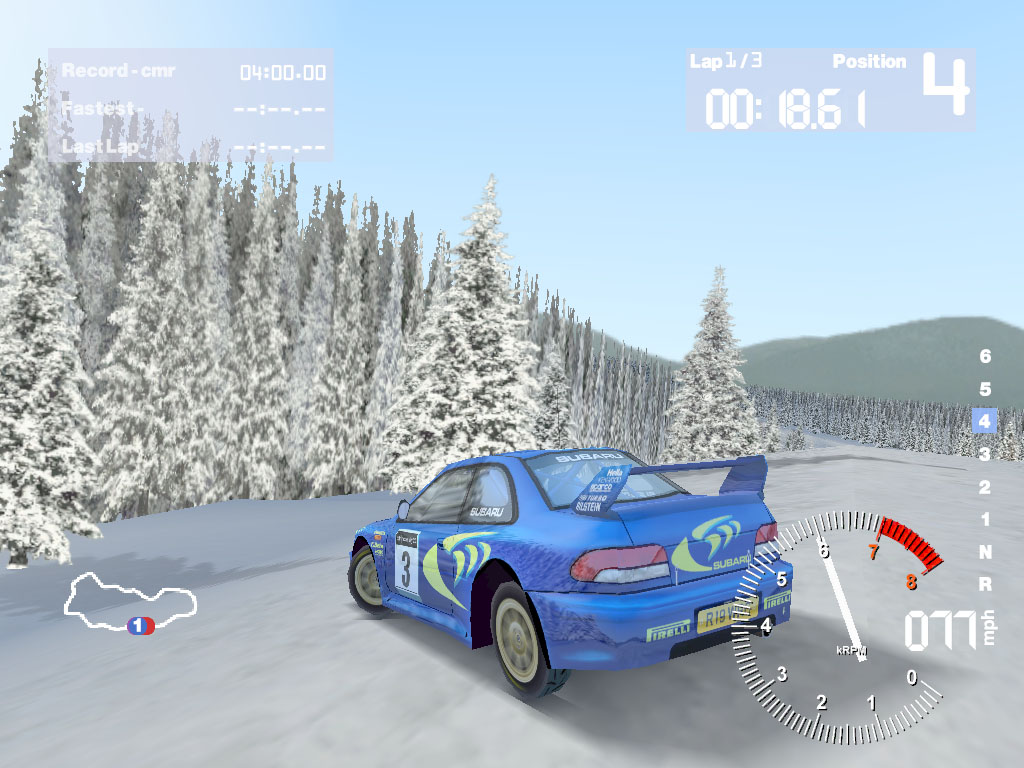Choose the N neutral gear indicator
Screen dimensions: 1024x768
pos(985,552)
